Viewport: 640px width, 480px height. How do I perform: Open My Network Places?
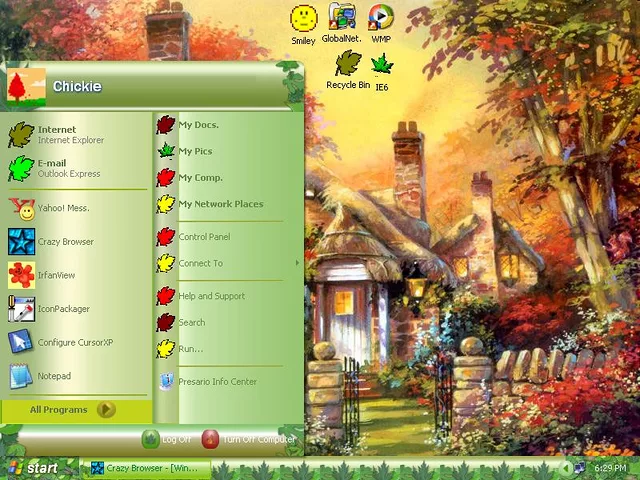click(x=220, y=204)
